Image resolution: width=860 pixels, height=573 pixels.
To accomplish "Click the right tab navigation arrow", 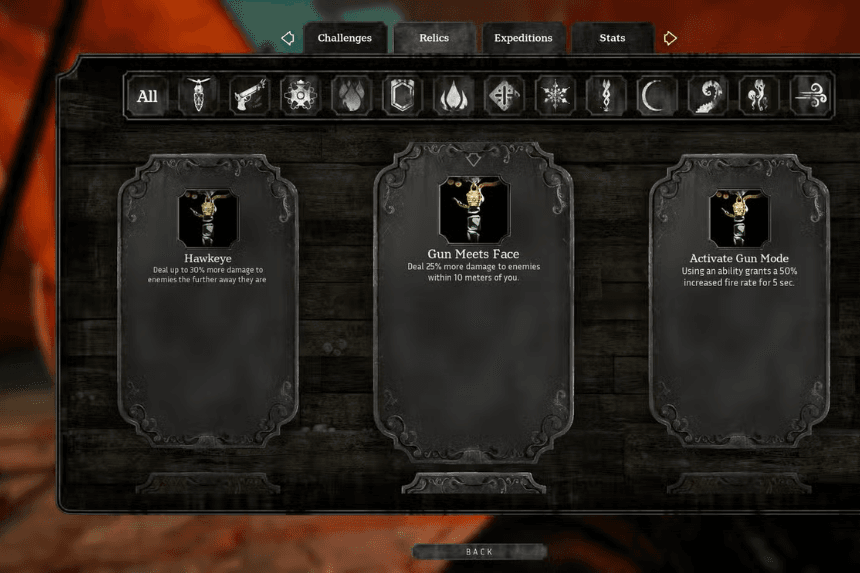I will (x=670, y=38).
